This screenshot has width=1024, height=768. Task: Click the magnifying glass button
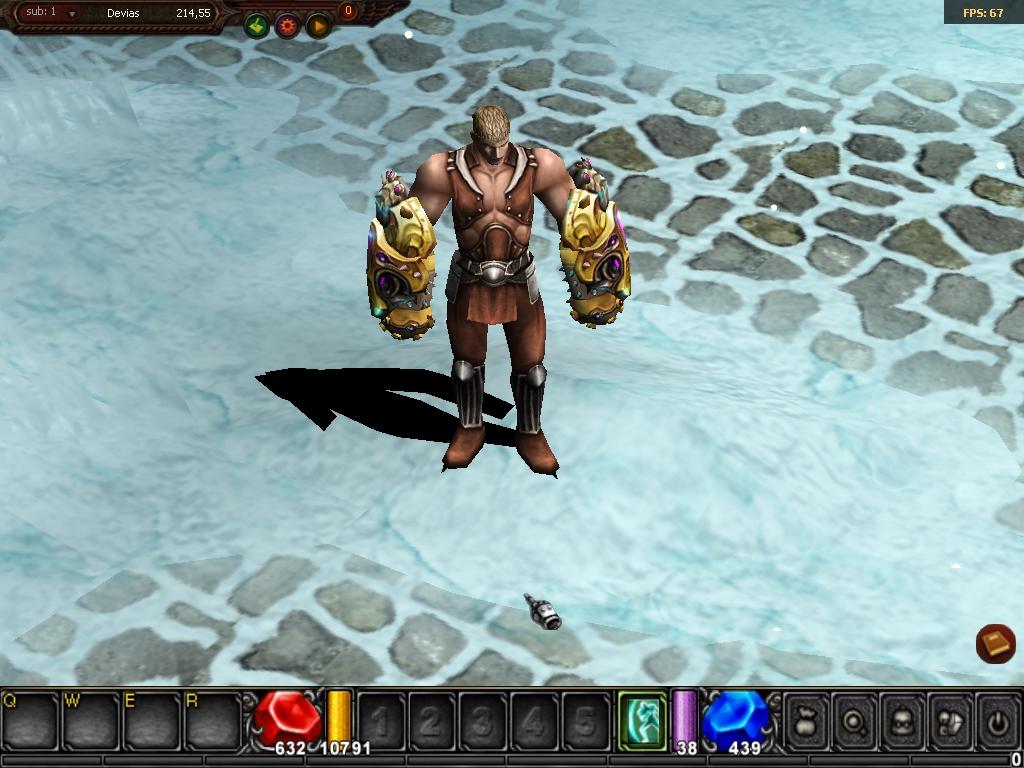tap(854, 719)
